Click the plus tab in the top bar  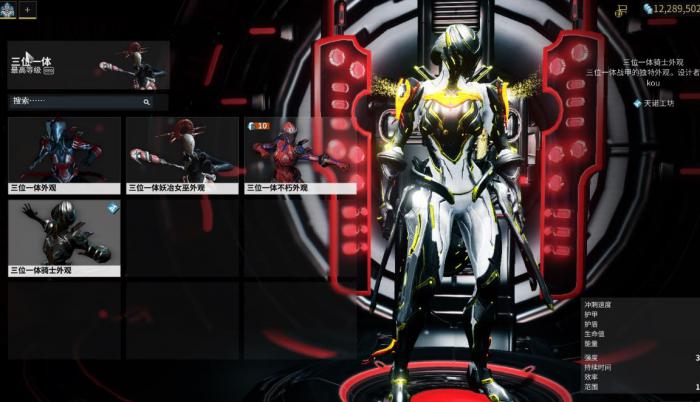[27, 8]
